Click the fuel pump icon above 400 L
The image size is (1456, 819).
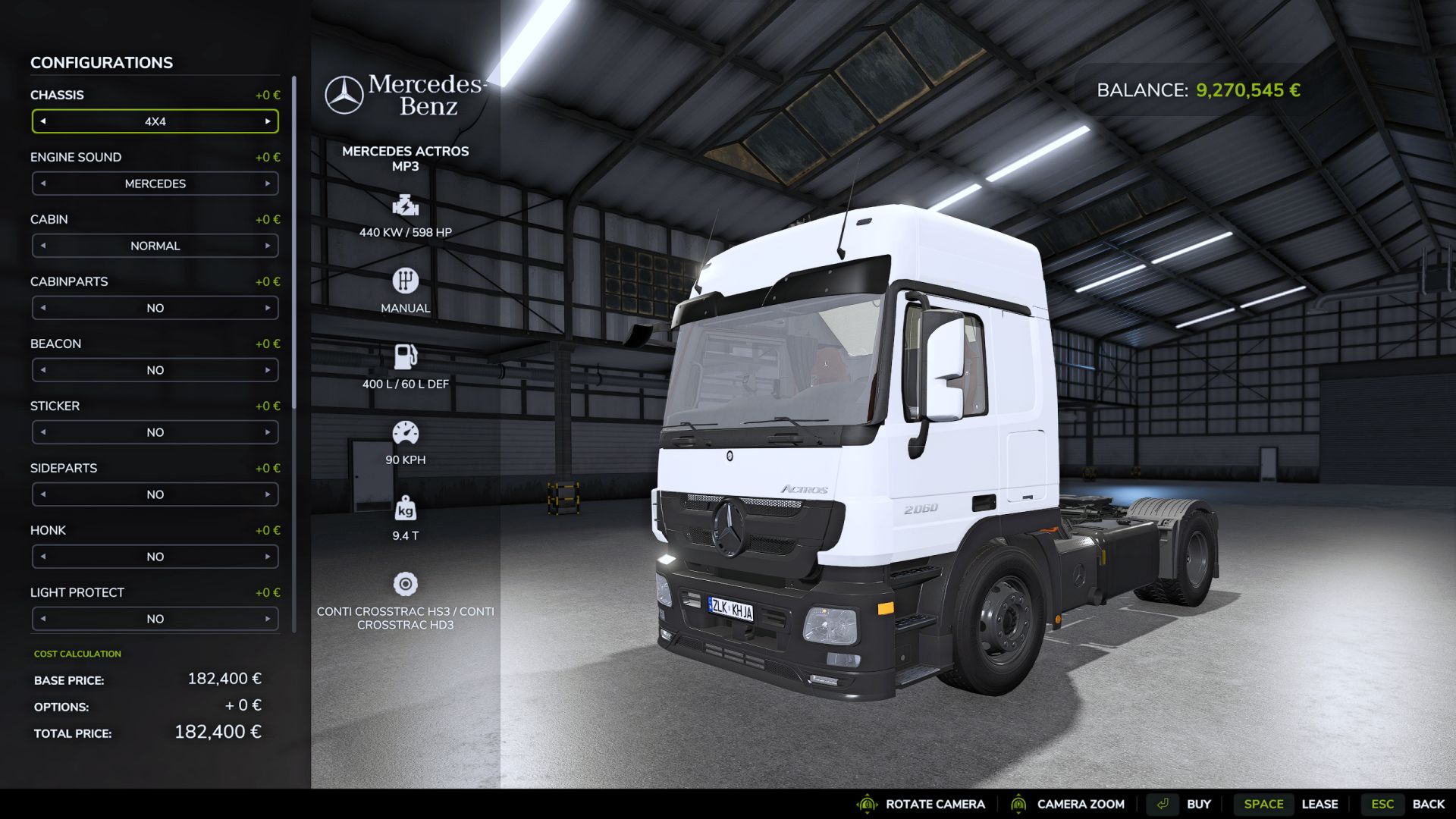pos(405,356)
